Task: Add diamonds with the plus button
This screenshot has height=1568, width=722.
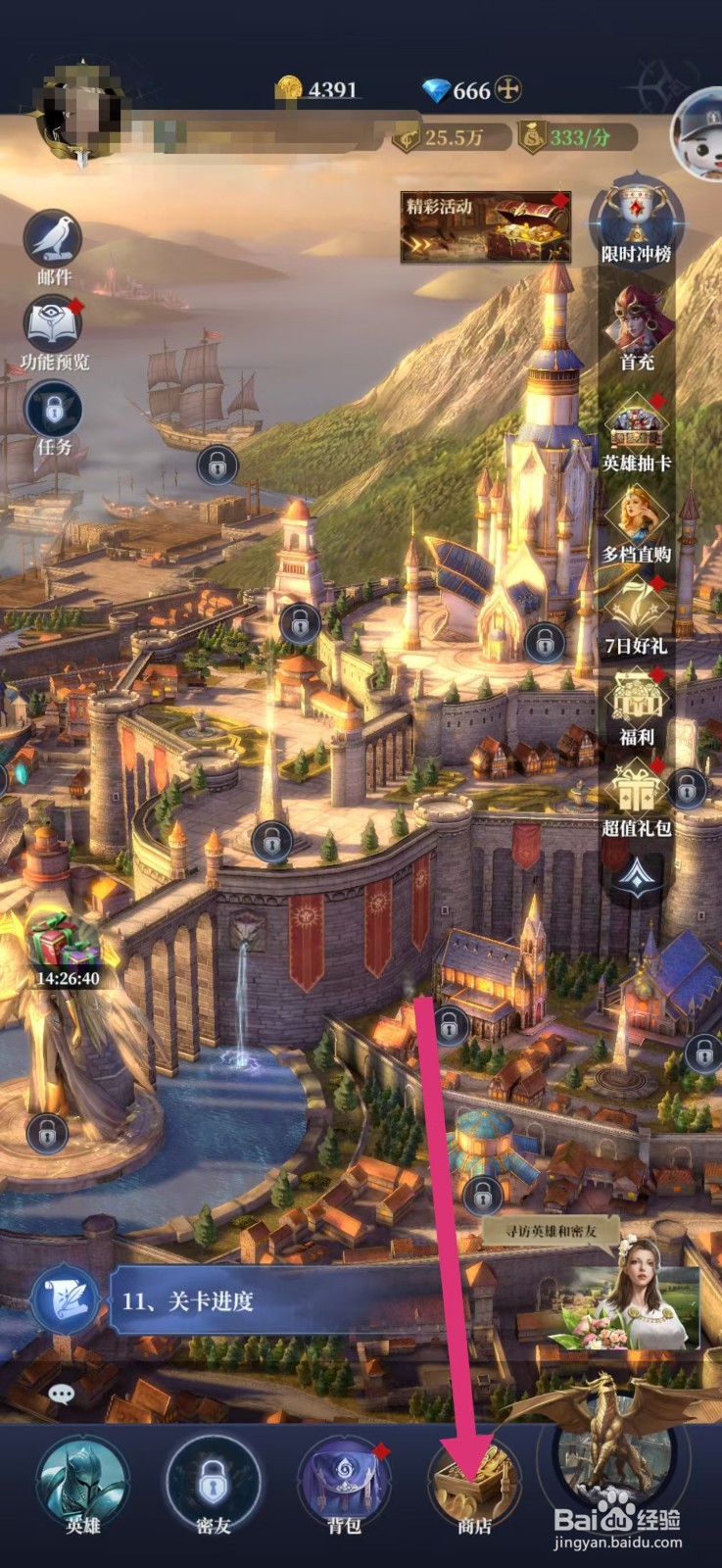Action: pyautogui.click(x=507, y=90)
